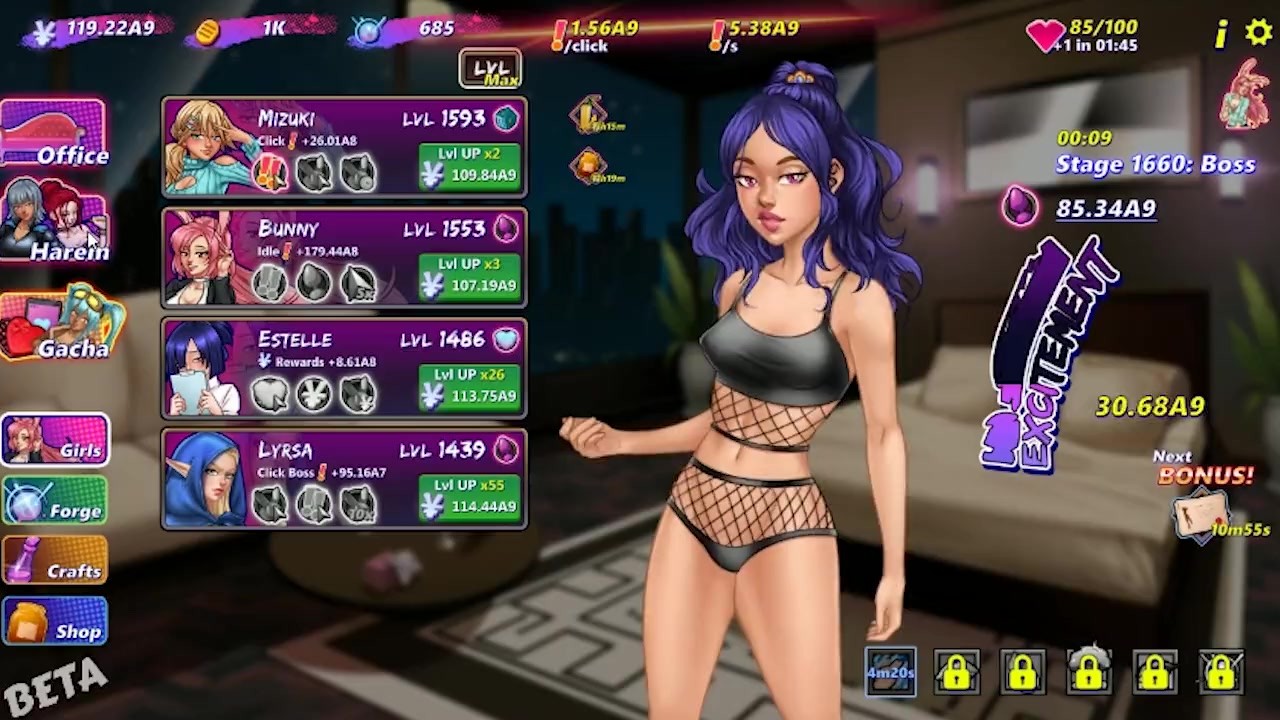Screen dimensions: 1280x720
Task: Level up Mizuki with Lvl UP x2
Action: [470, 166]
